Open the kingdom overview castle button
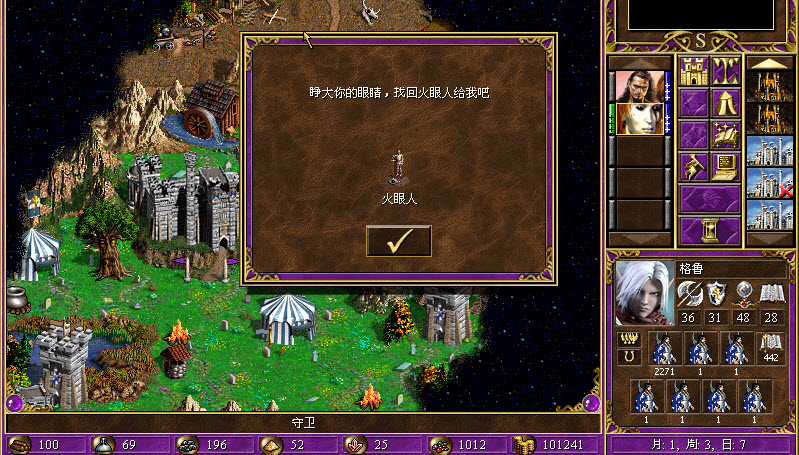Screen dimensions: 799x455 click(694, 71)
